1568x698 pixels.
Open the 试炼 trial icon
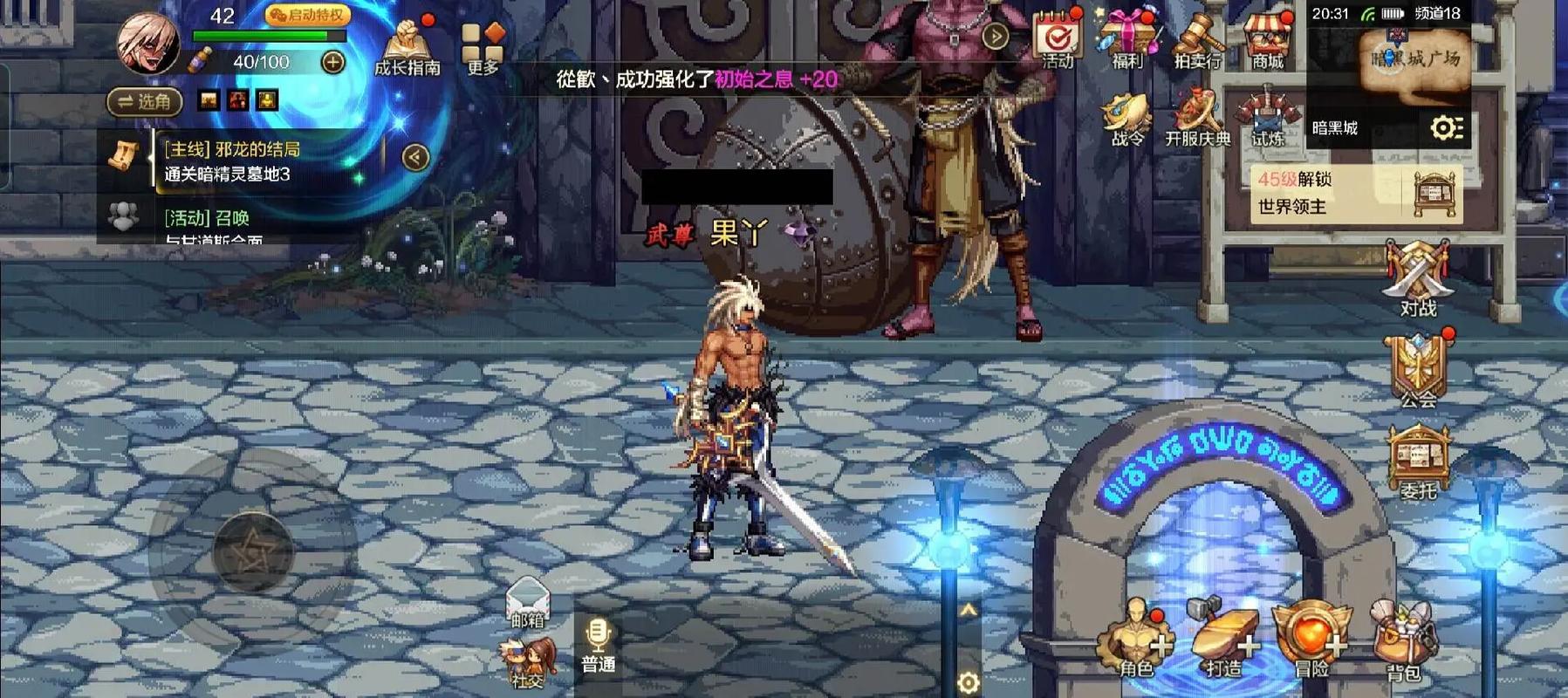[1267, 119]
